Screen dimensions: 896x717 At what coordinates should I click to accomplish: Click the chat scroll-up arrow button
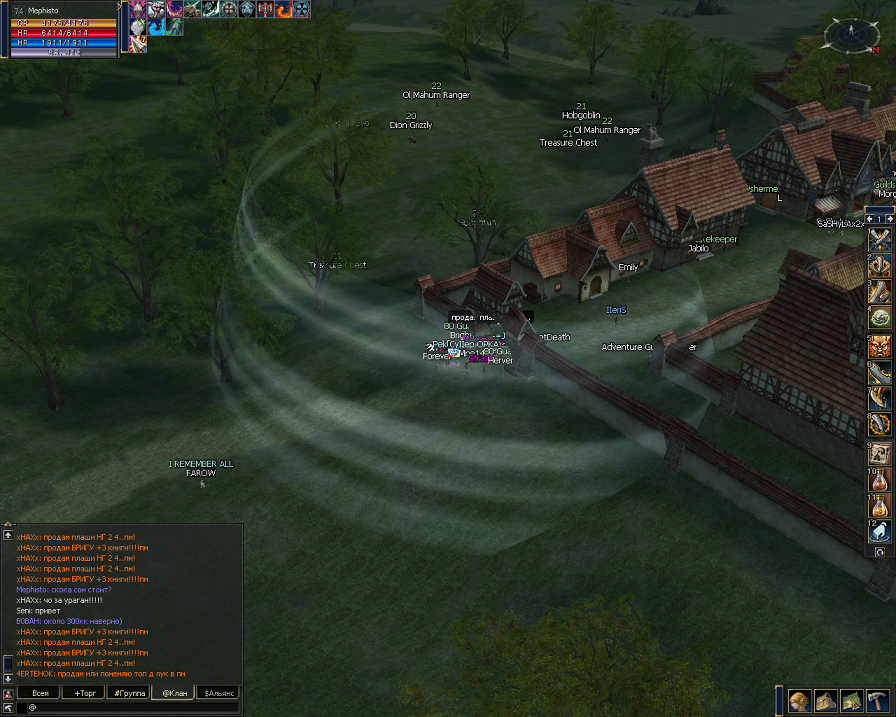pos(8,535)
